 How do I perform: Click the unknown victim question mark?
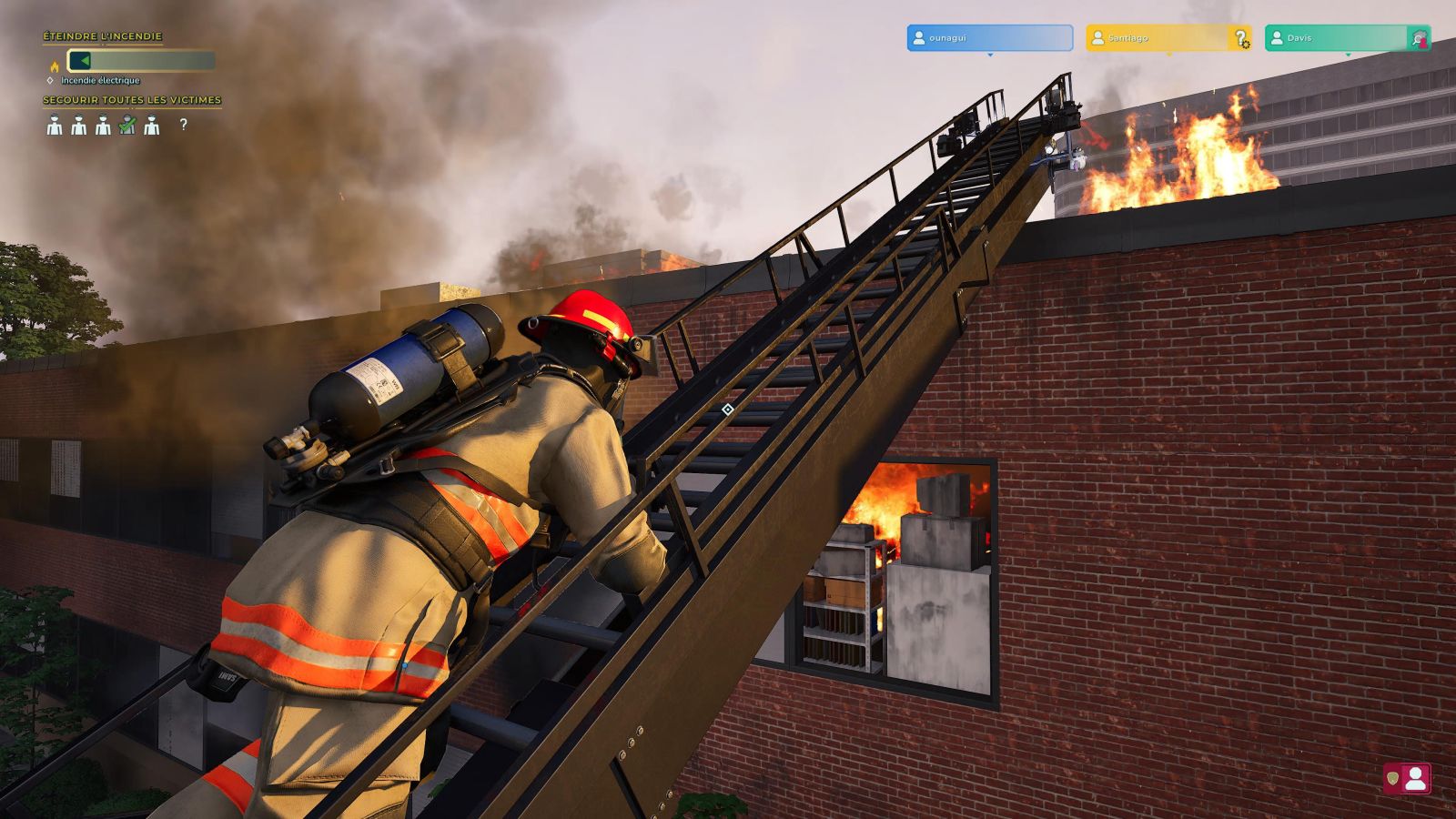(184, 125)
